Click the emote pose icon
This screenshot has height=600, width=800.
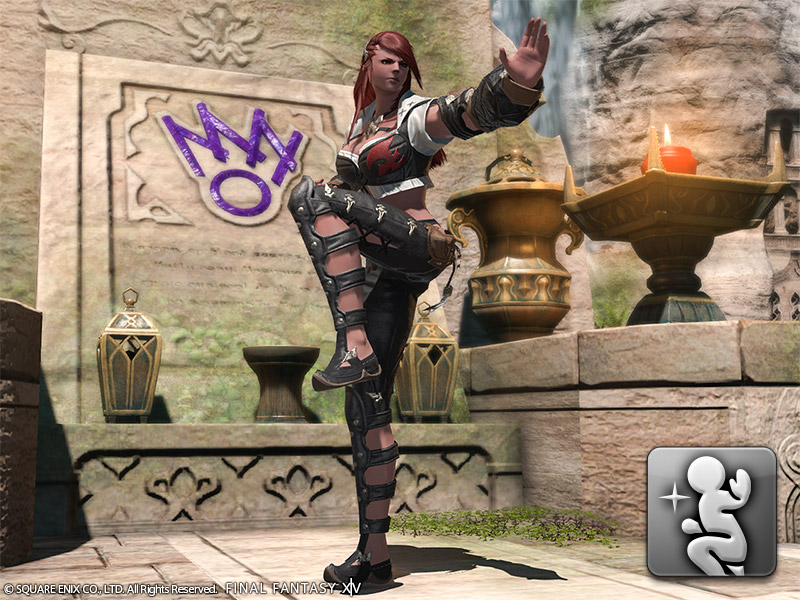click(711, 511)
